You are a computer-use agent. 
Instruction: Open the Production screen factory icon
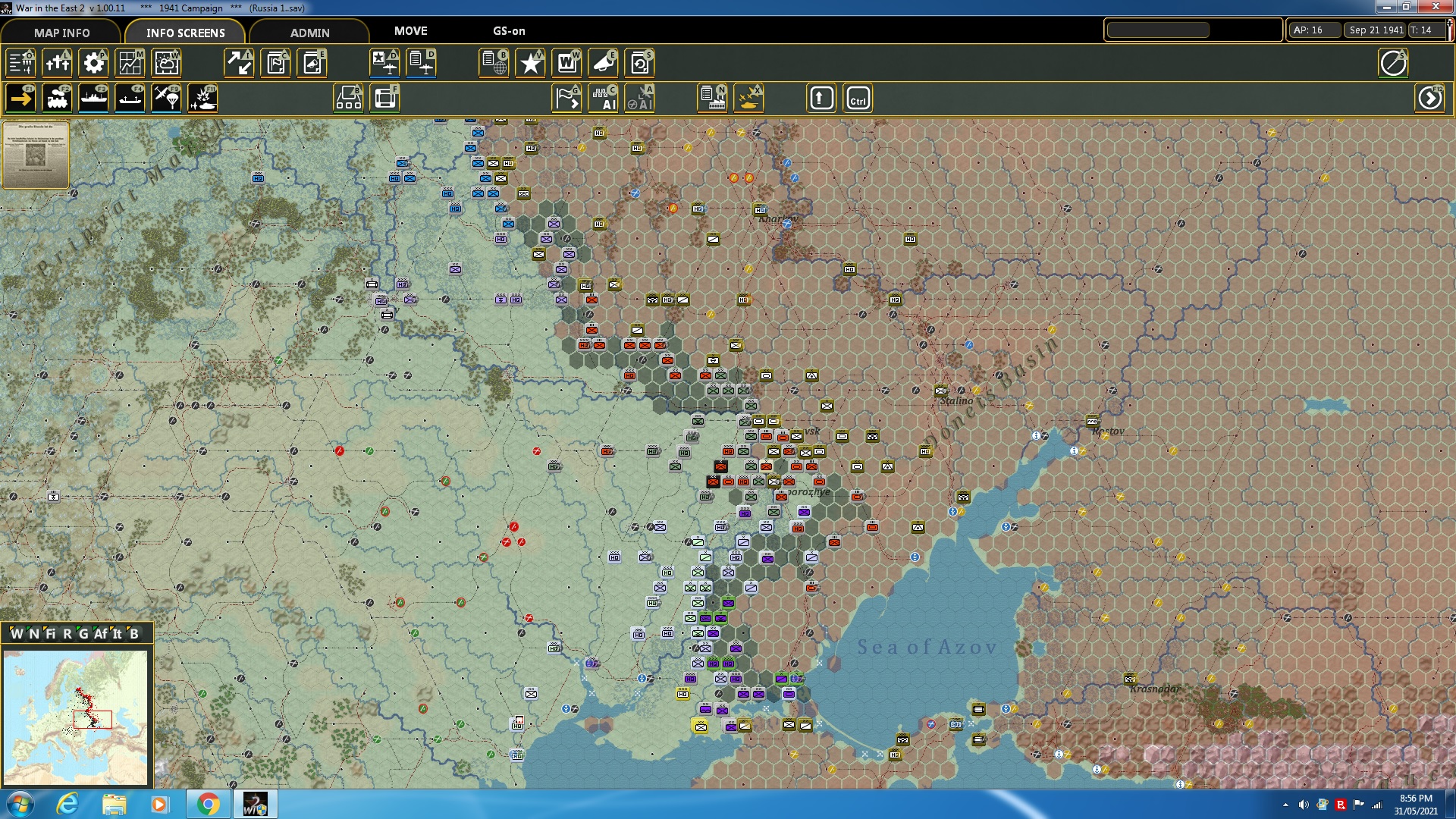click(714, 98)
